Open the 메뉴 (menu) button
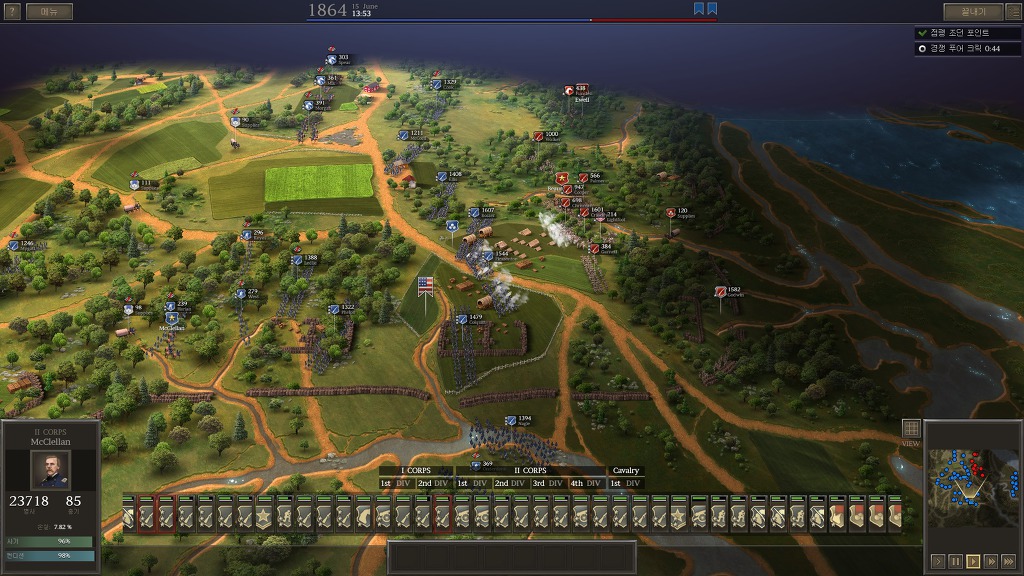 tap(49, 12)
